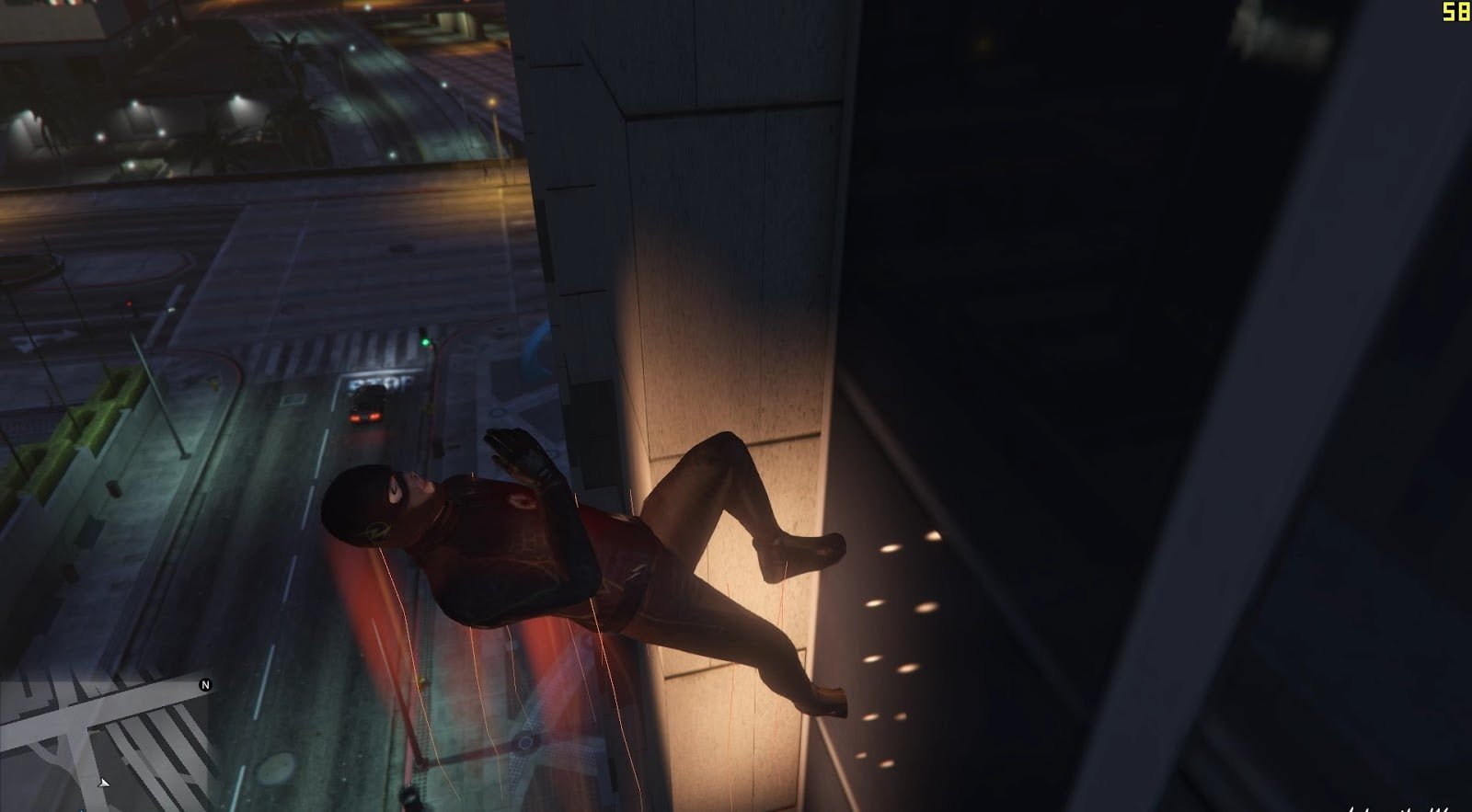Select the north 'N' compass marker on minimap
The height and width of the screenshot is (812, 1472).
coord(204,686)
